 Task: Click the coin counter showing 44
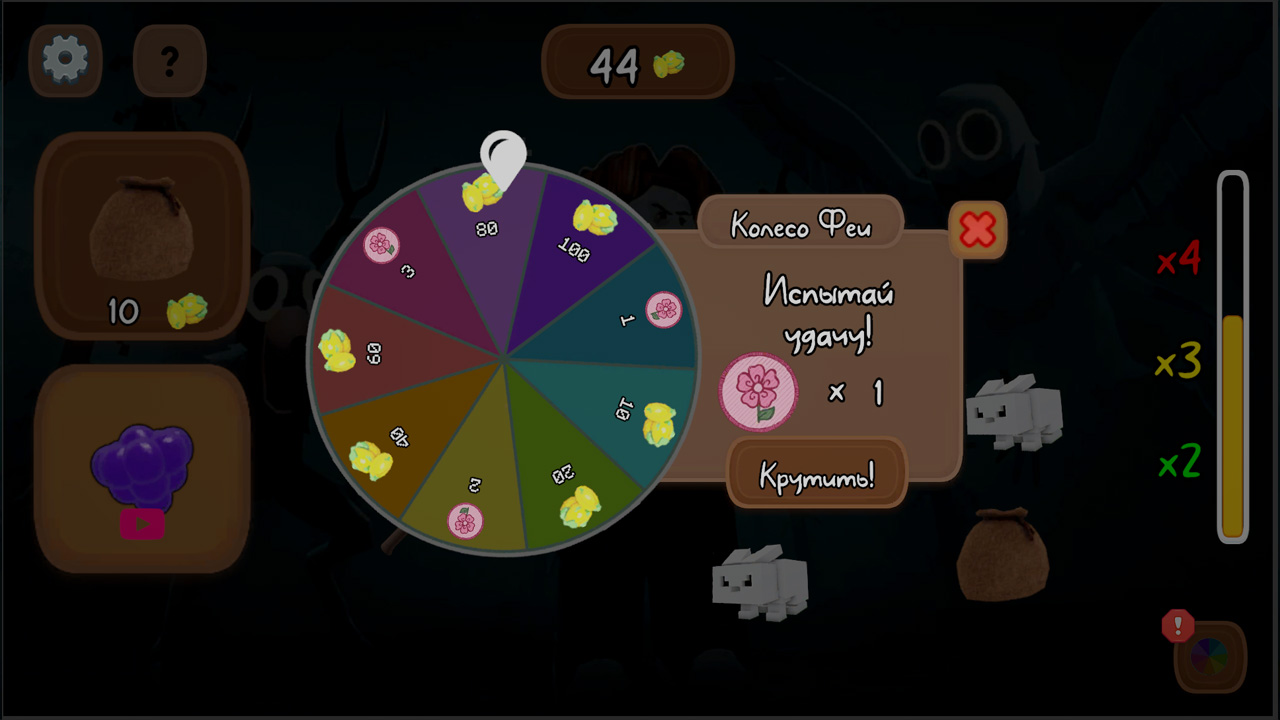click(637, 64)
